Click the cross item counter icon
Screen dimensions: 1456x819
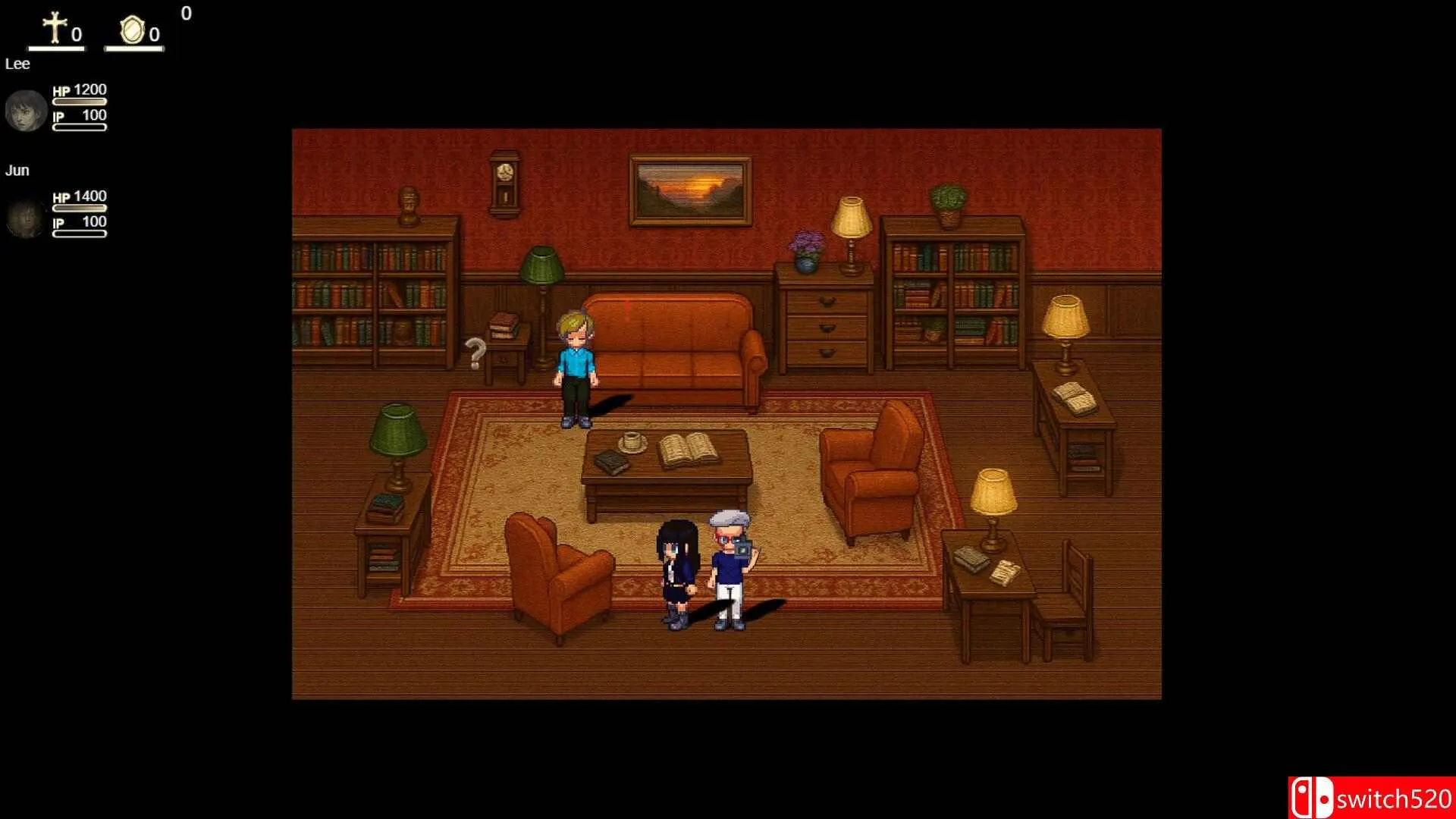[55, 29]
